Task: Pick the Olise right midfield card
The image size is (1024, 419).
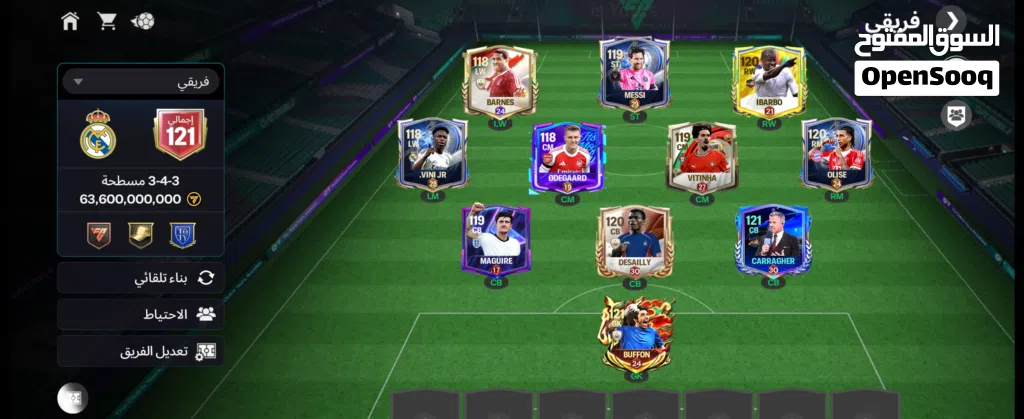Action: point(836,155)
